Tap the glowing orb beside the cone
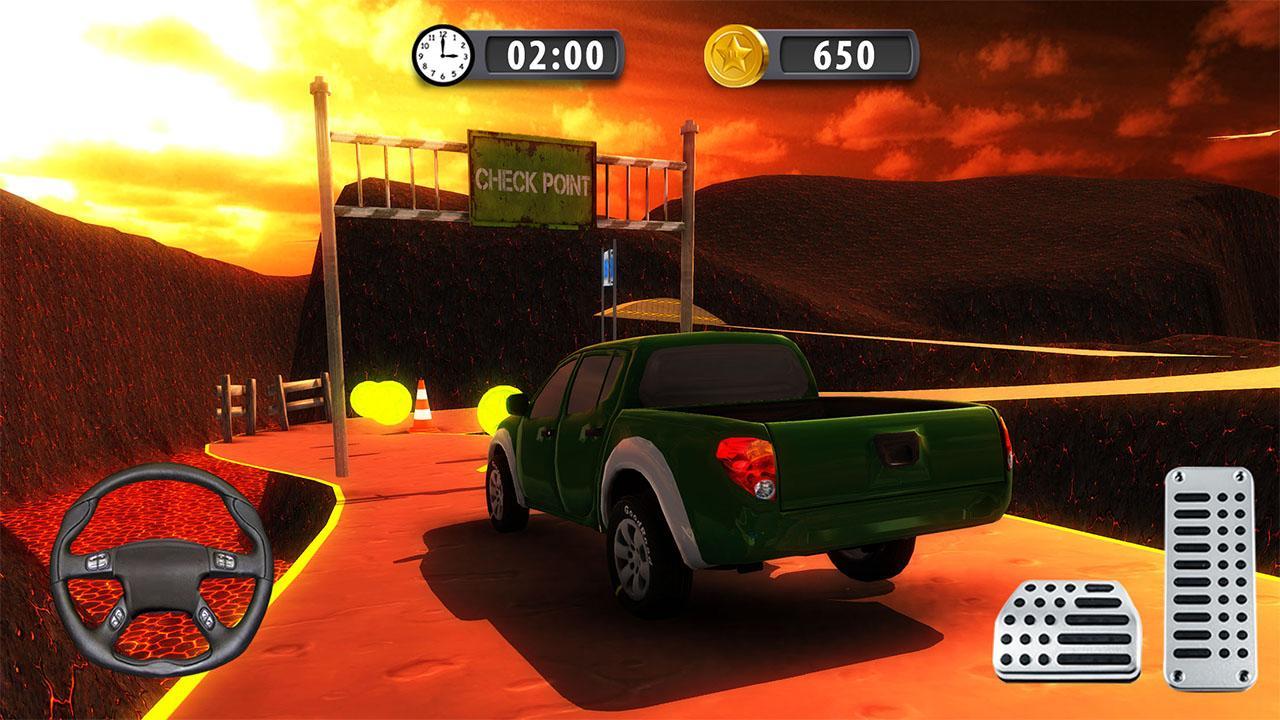Image resolution: width=1280 pixels, height=720 pixels. [498, 400]
